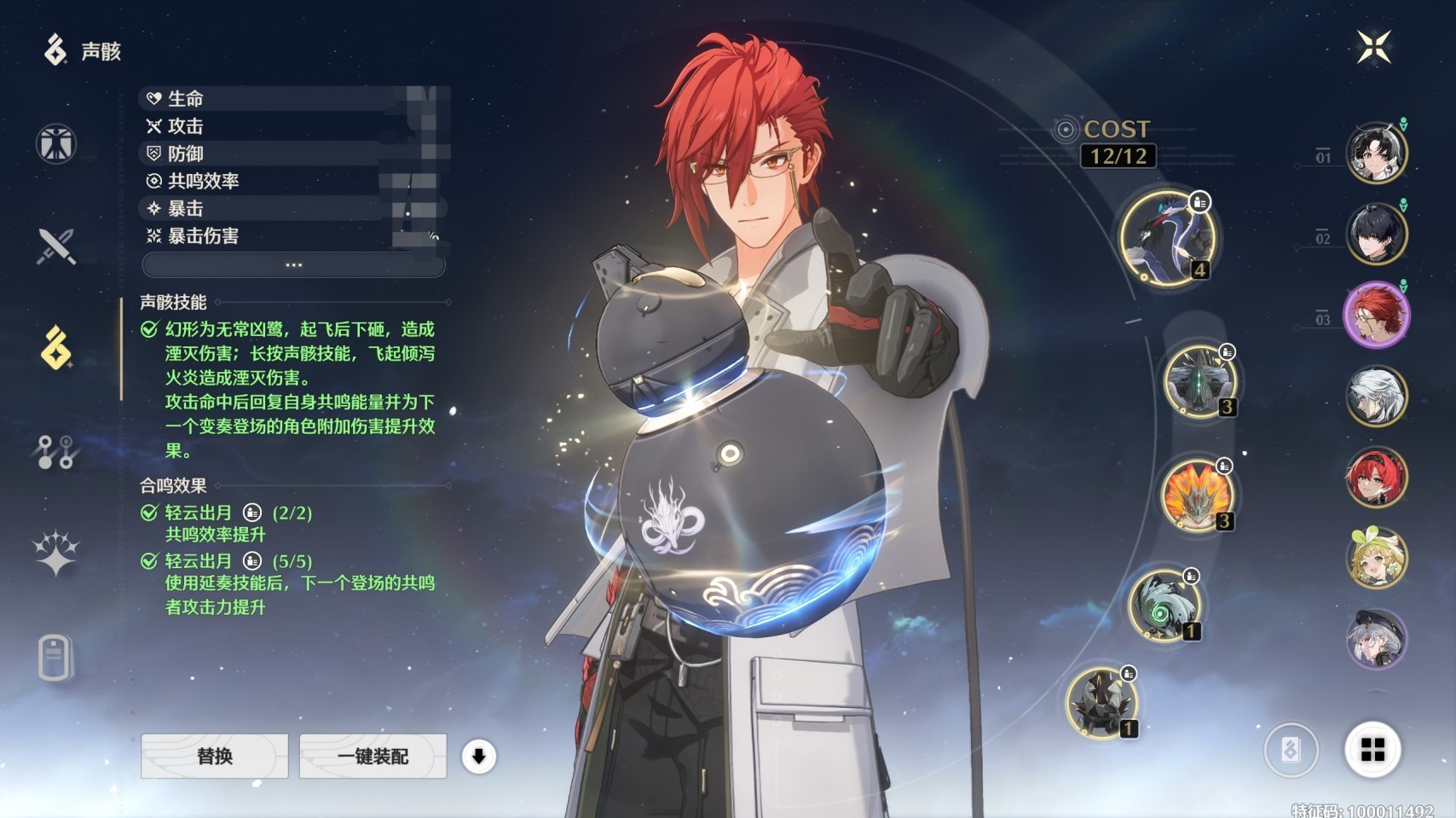1456x818 pixels.
Task: Open the character attributes tab (human figure icon)
Action: click(56, 144)
